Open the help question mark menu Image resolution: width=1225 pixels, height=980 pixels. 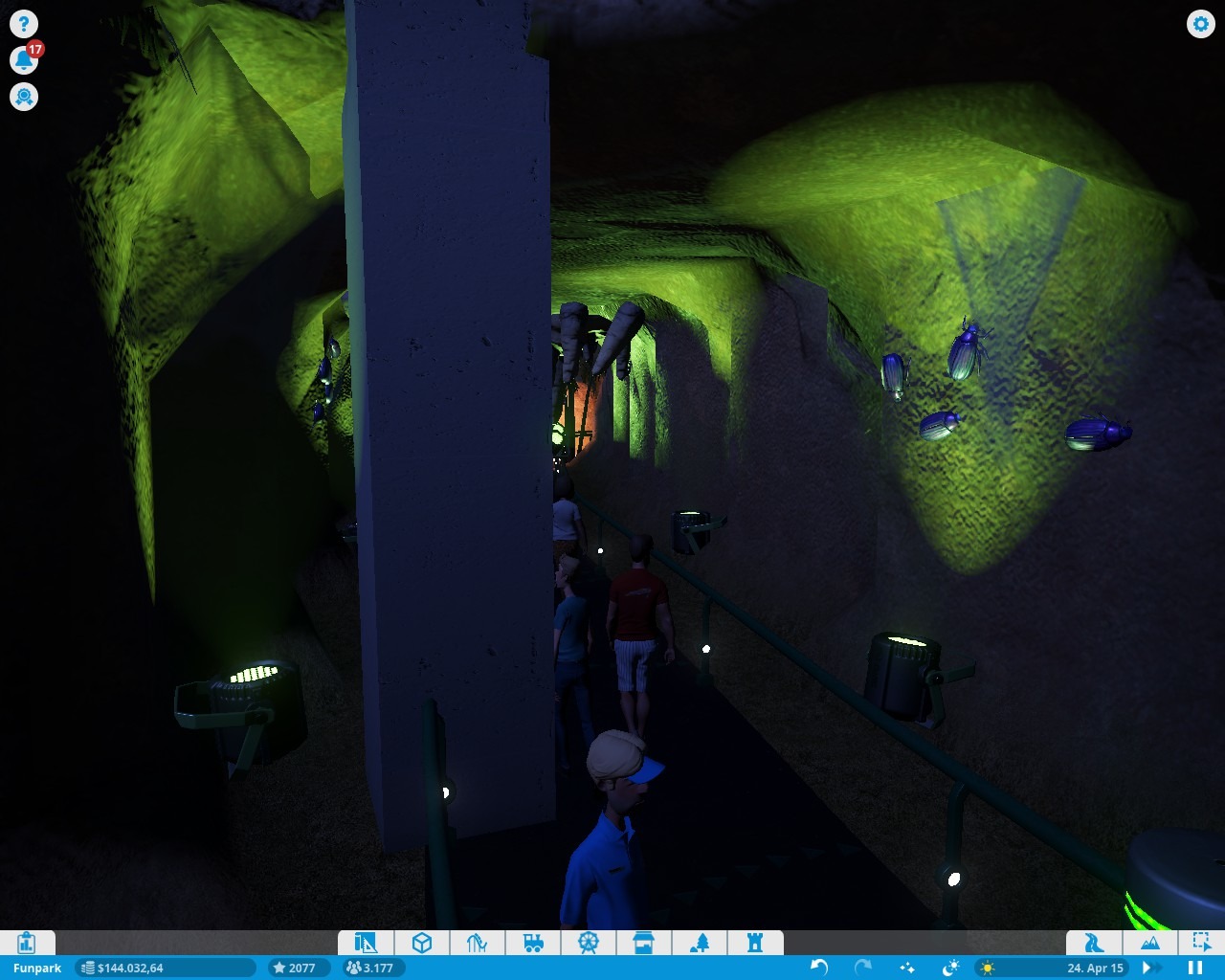tap(24, 24)
